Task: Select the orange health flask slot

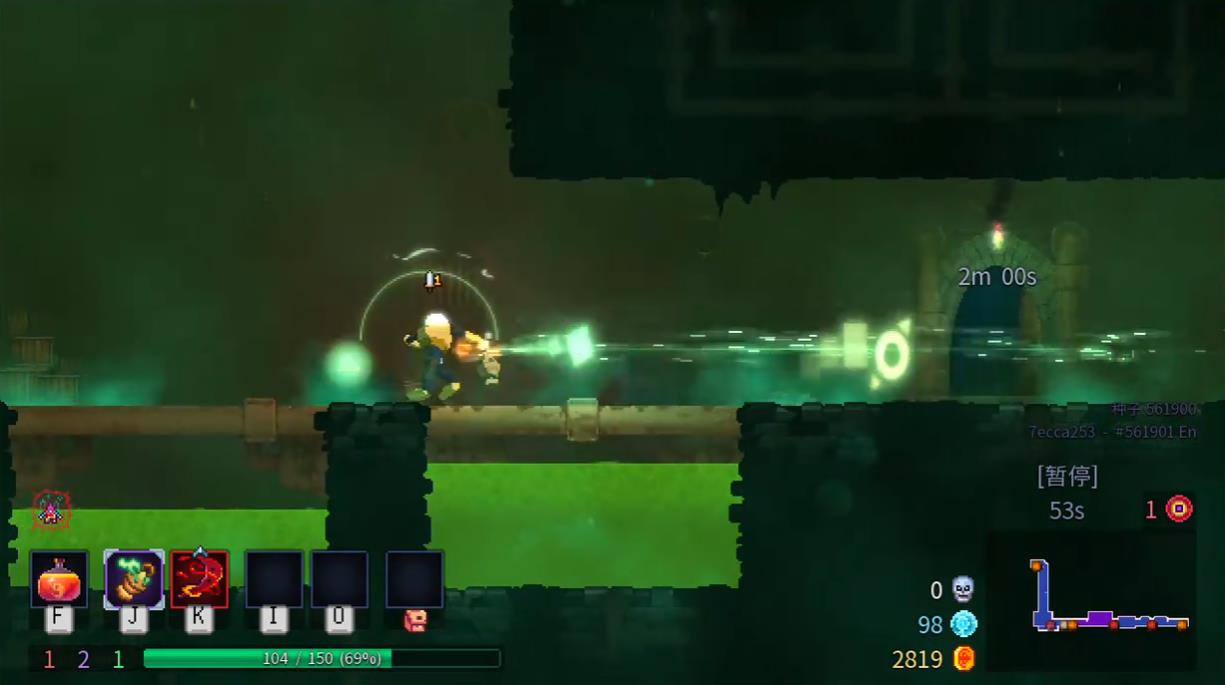Action: point(59,579)
